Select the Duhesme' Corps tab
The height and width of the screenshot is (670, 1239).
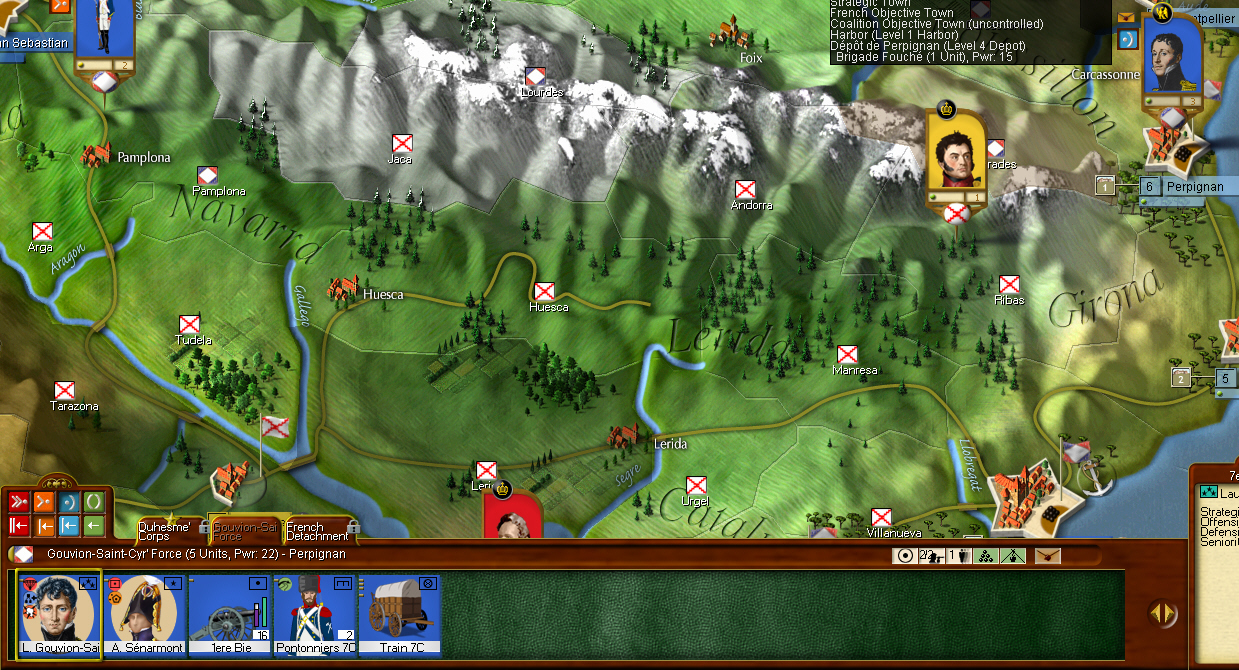point(165,530)
